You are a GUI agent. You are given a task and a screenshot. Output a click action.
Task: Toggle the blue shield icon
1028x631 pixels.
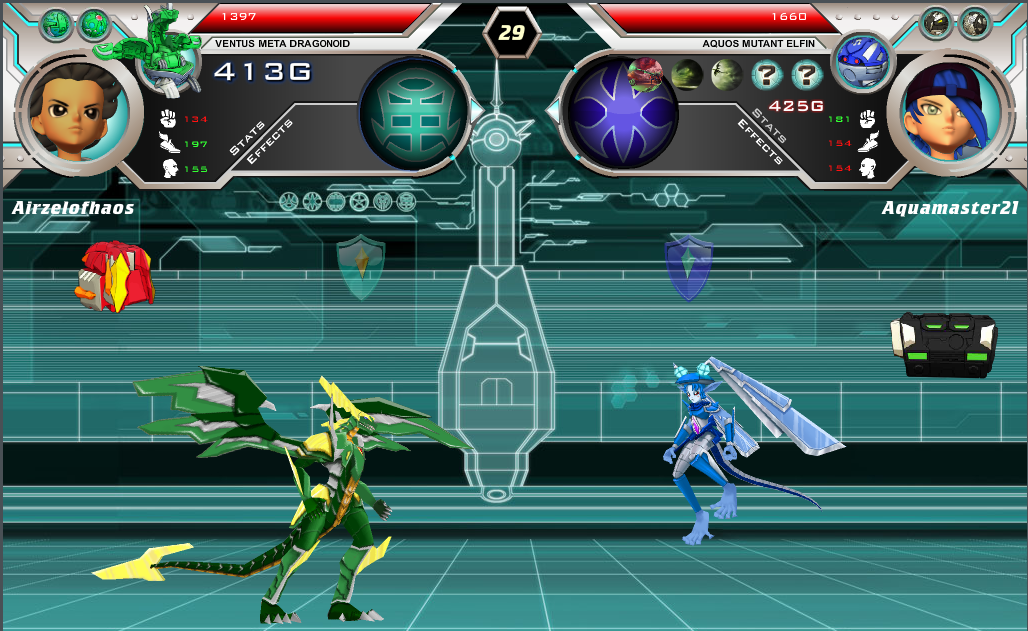(x=688, y=267)
